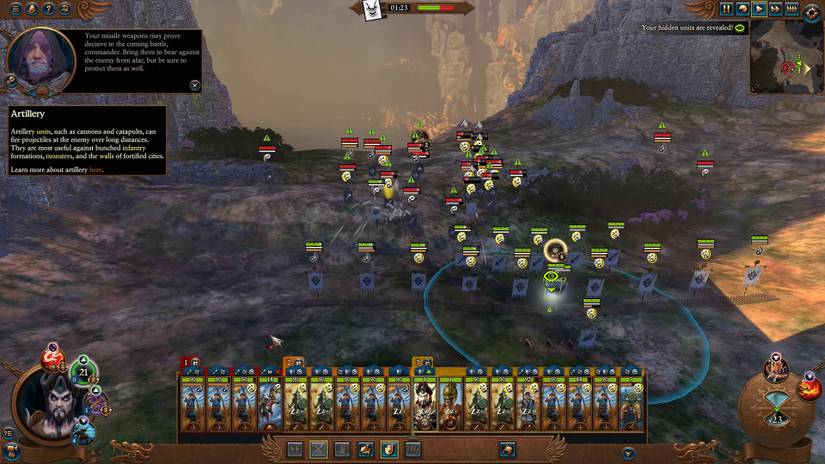Set battle to normal play speed
Screen dimensions: 825x464
coord(759,9)
